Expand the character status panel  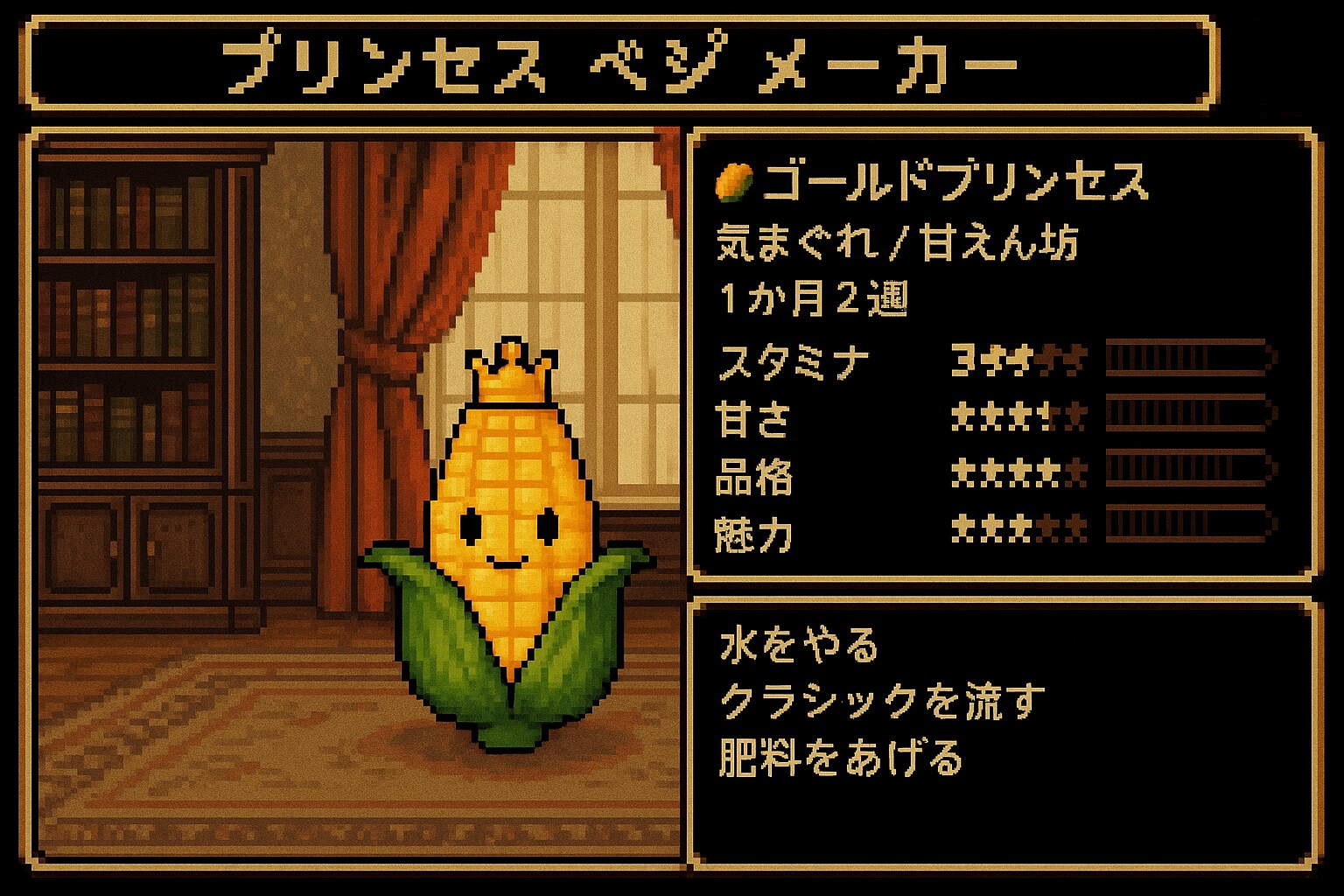pyautogui.click(x=1002, y=359)
